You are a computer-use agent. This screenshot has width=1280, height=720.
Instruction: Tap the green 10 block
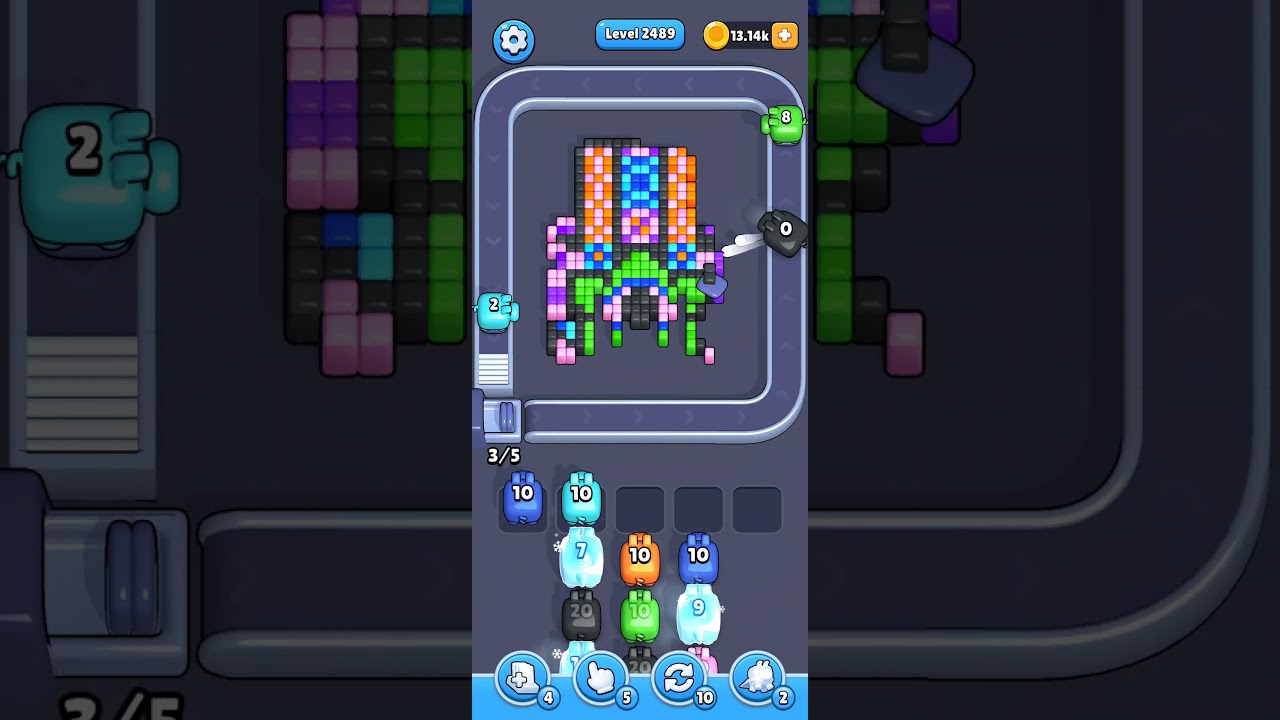coord(641,613)
